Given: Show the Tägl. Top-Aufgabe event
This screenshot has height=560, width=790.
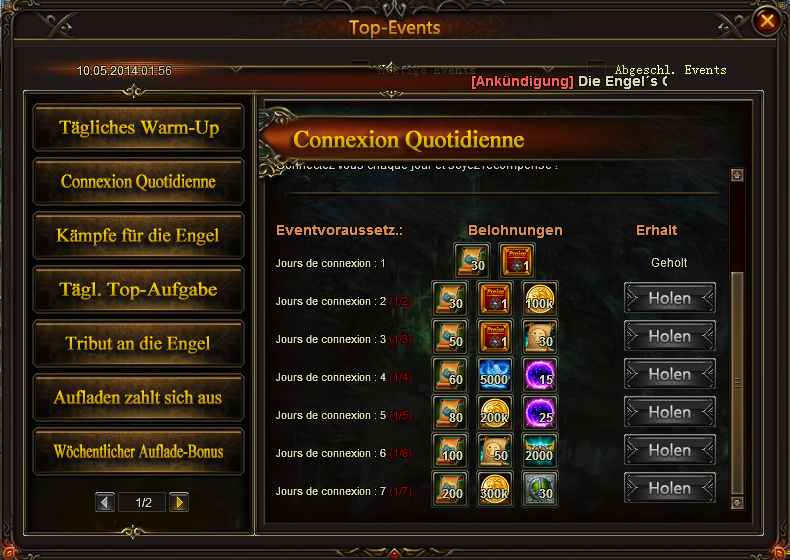Looking at the screenshot, I should [x=139, y=290].
